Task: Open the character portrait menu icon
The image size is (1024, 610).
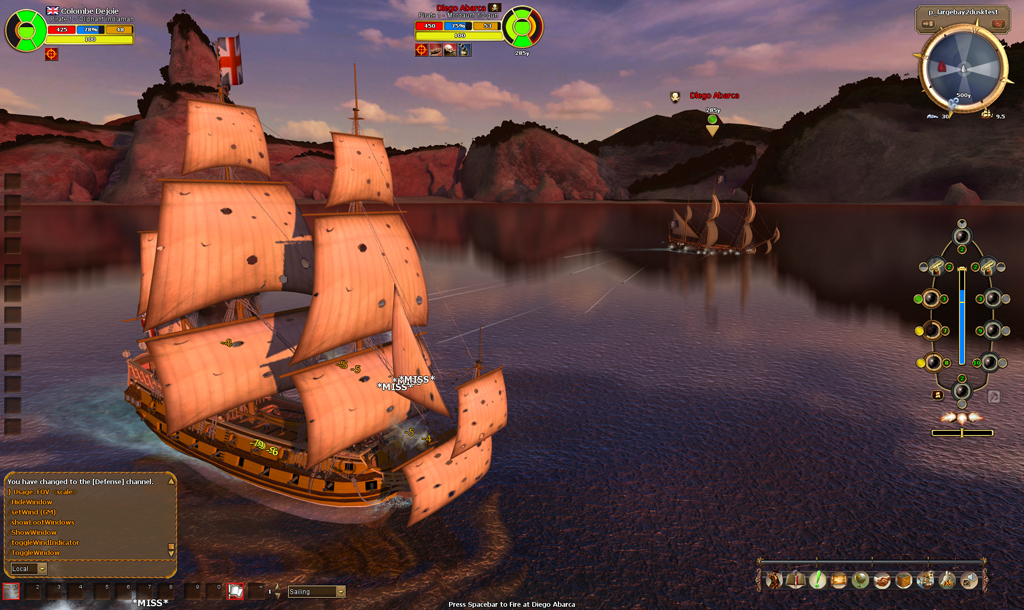Action: pos(773,579)
